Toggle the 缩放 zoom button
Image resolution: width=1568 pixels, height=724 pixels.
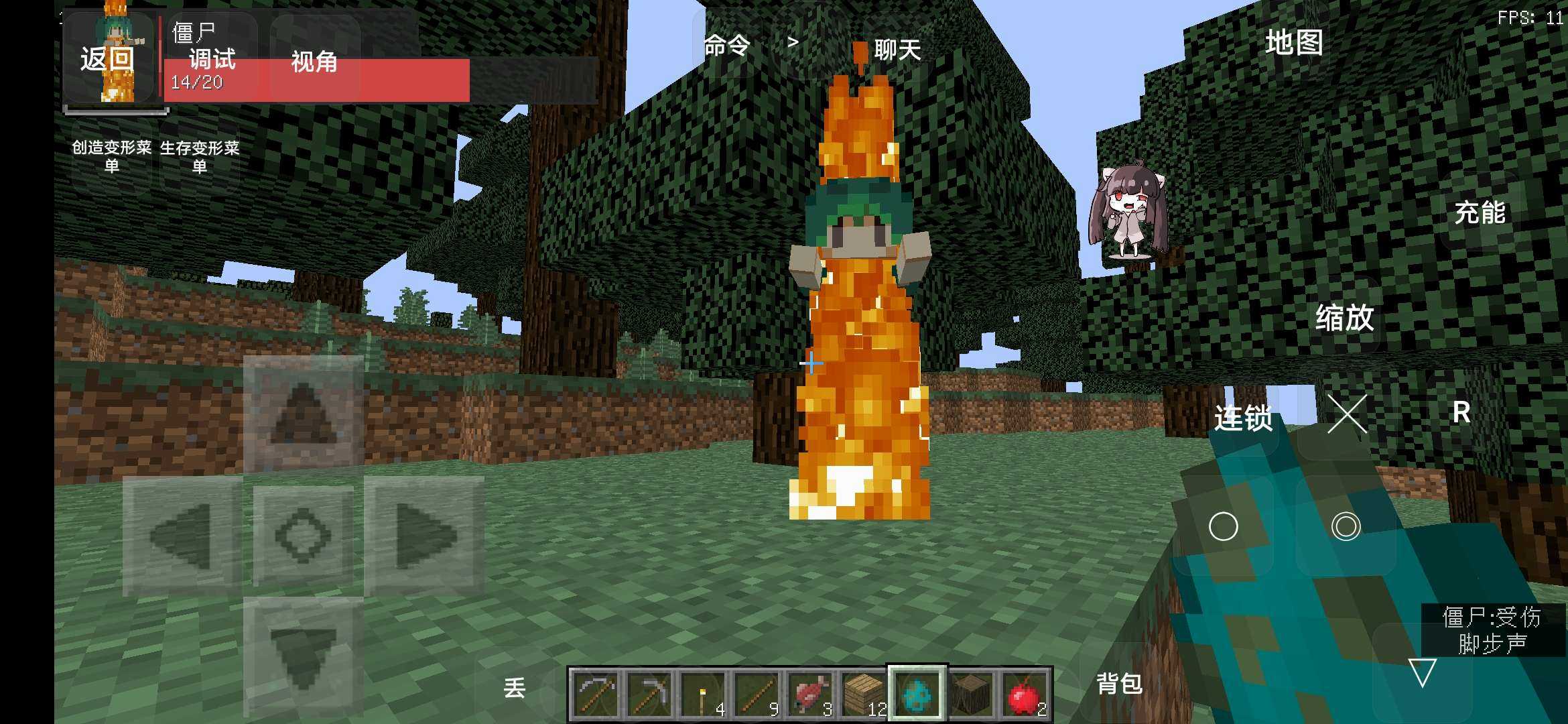click(x=1344, y=318)
